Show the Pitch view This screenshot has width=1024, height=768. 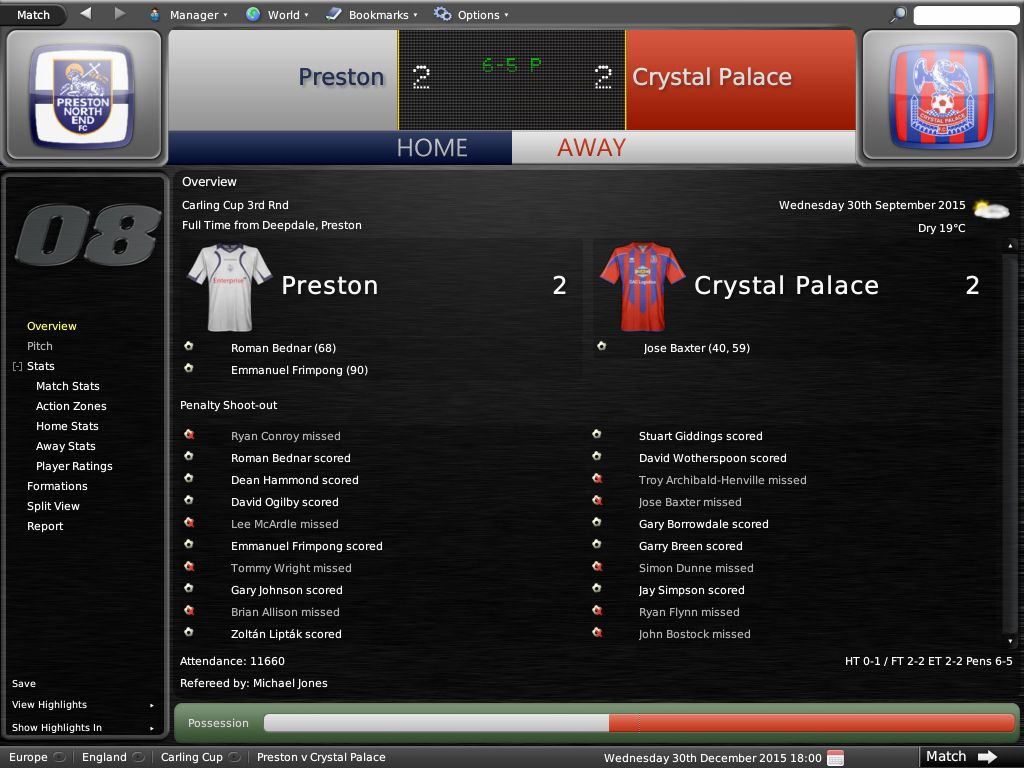[40, 346]
